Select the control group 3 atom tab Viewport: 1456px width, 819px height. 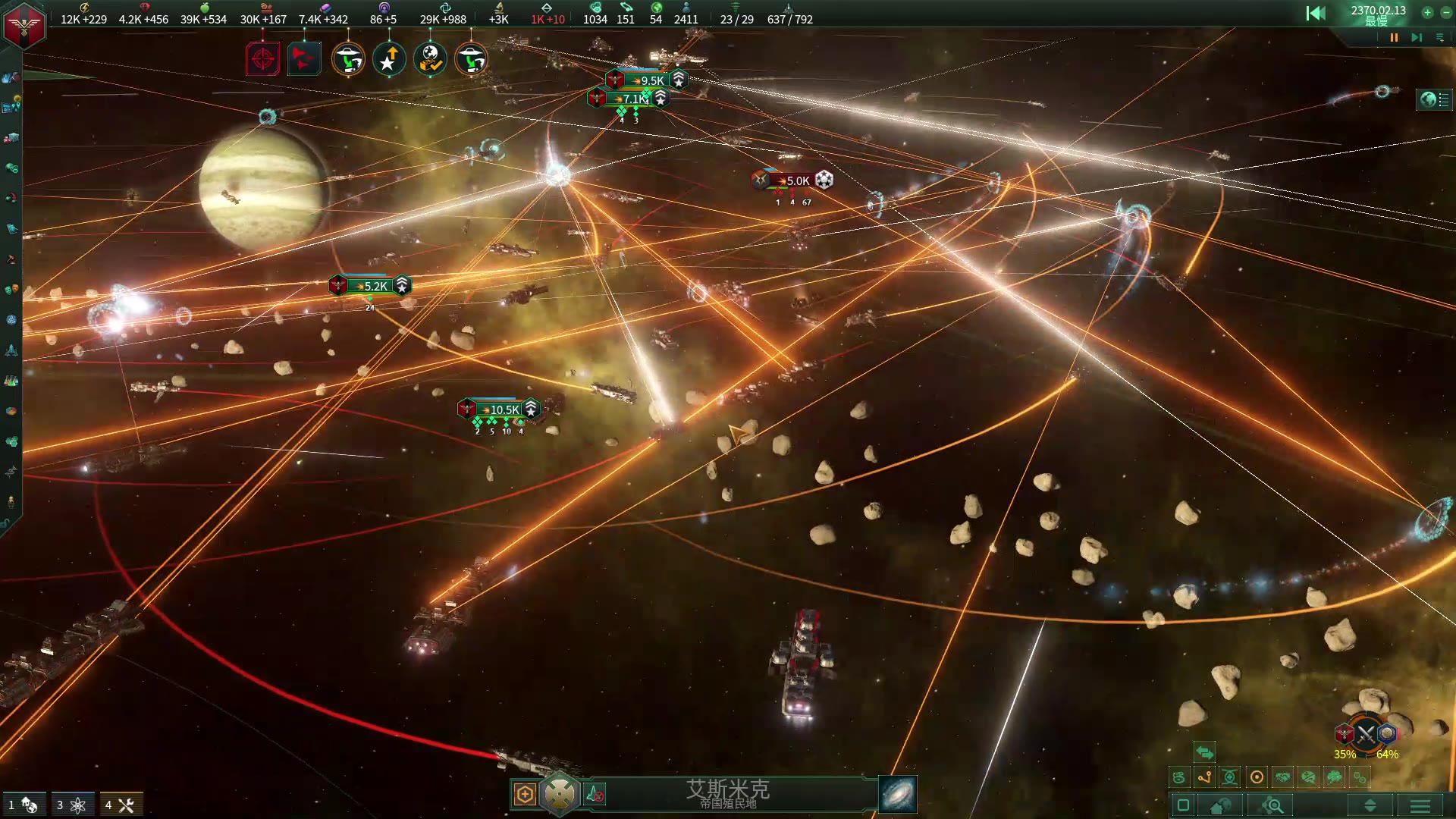pyautogui.click(x=71, y=805)
